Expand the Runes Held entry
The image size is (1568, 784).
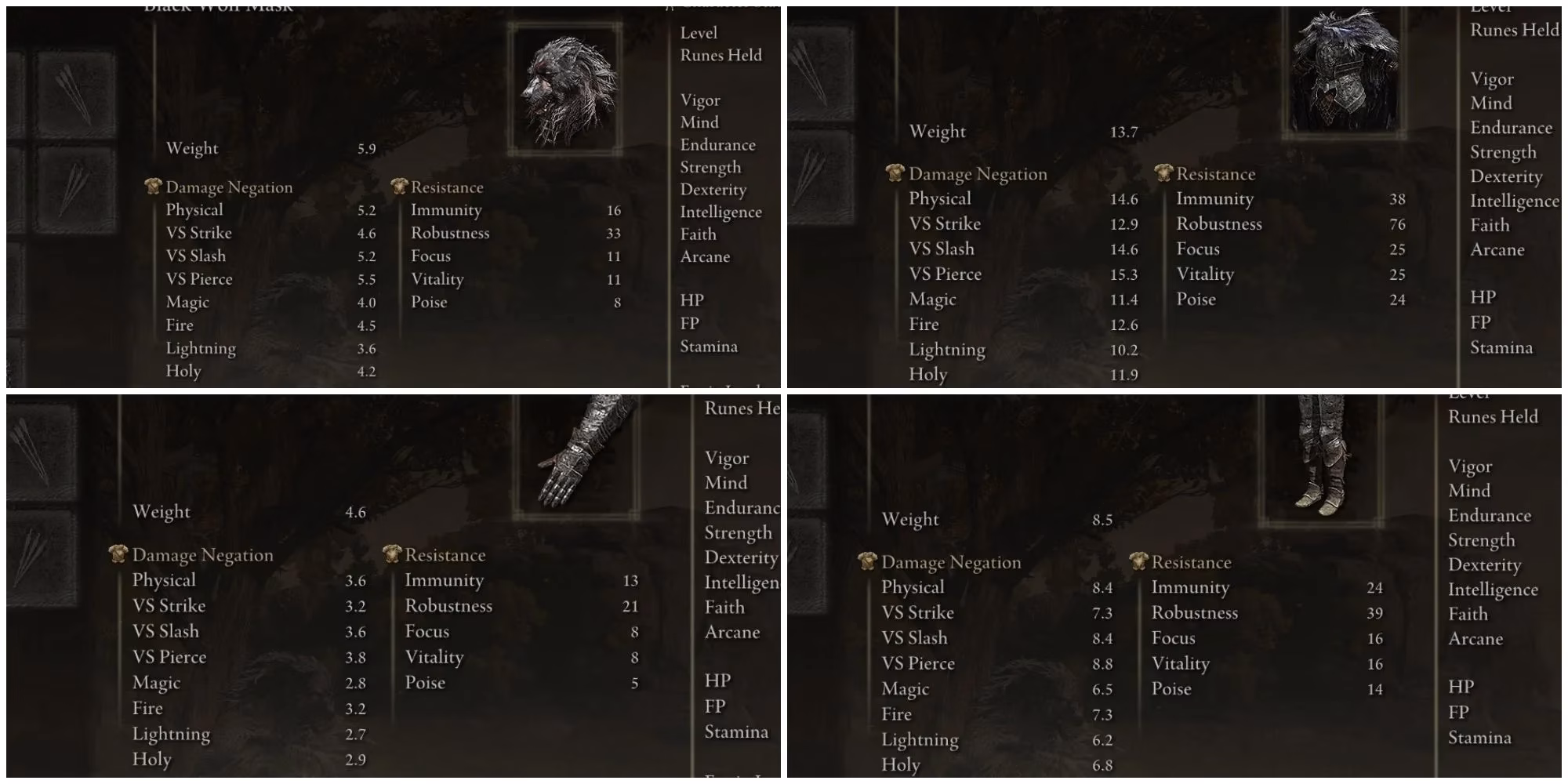point(720,55)
